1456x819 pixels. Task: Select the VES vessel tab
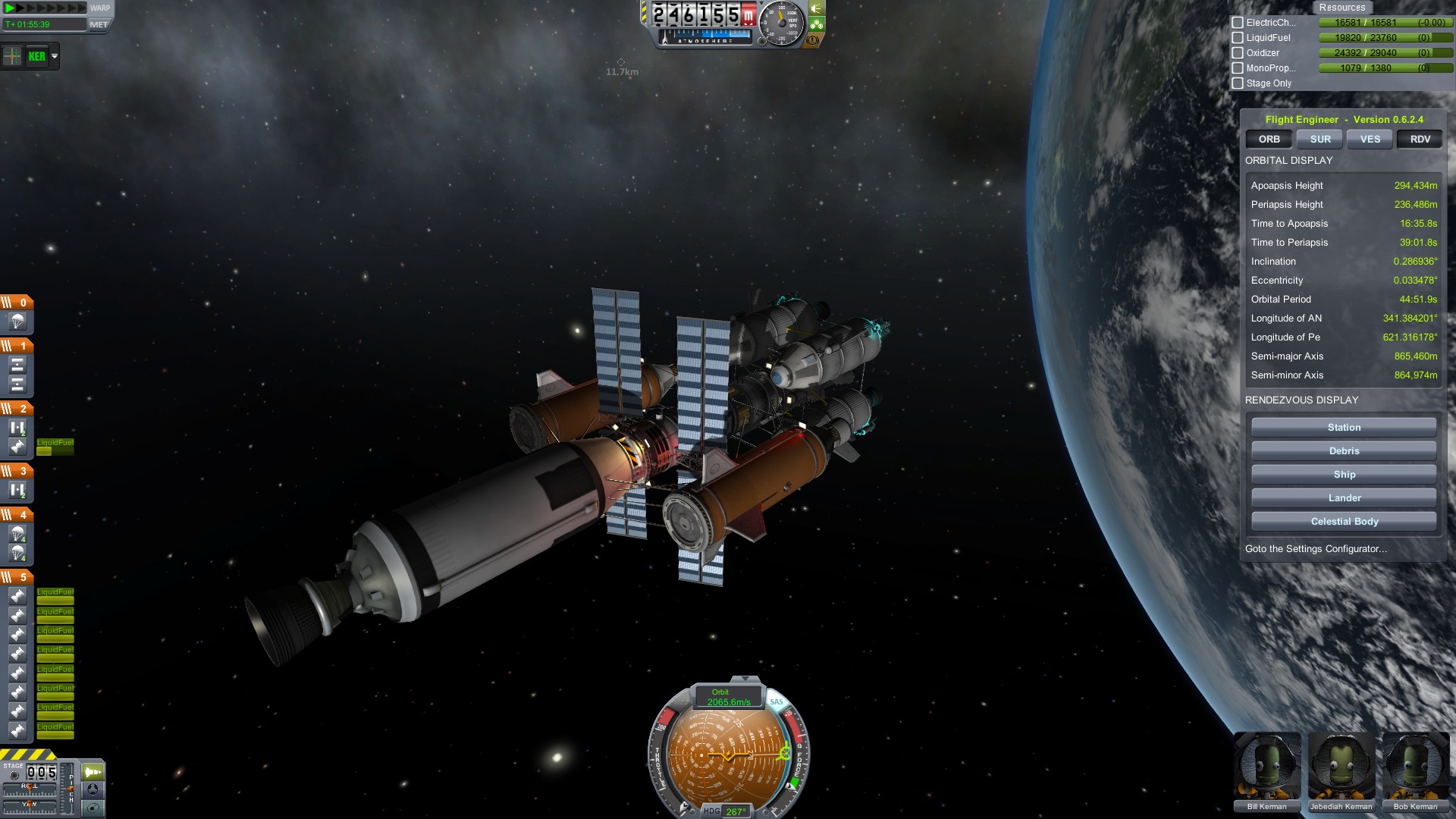click(x=1370, y=140)
